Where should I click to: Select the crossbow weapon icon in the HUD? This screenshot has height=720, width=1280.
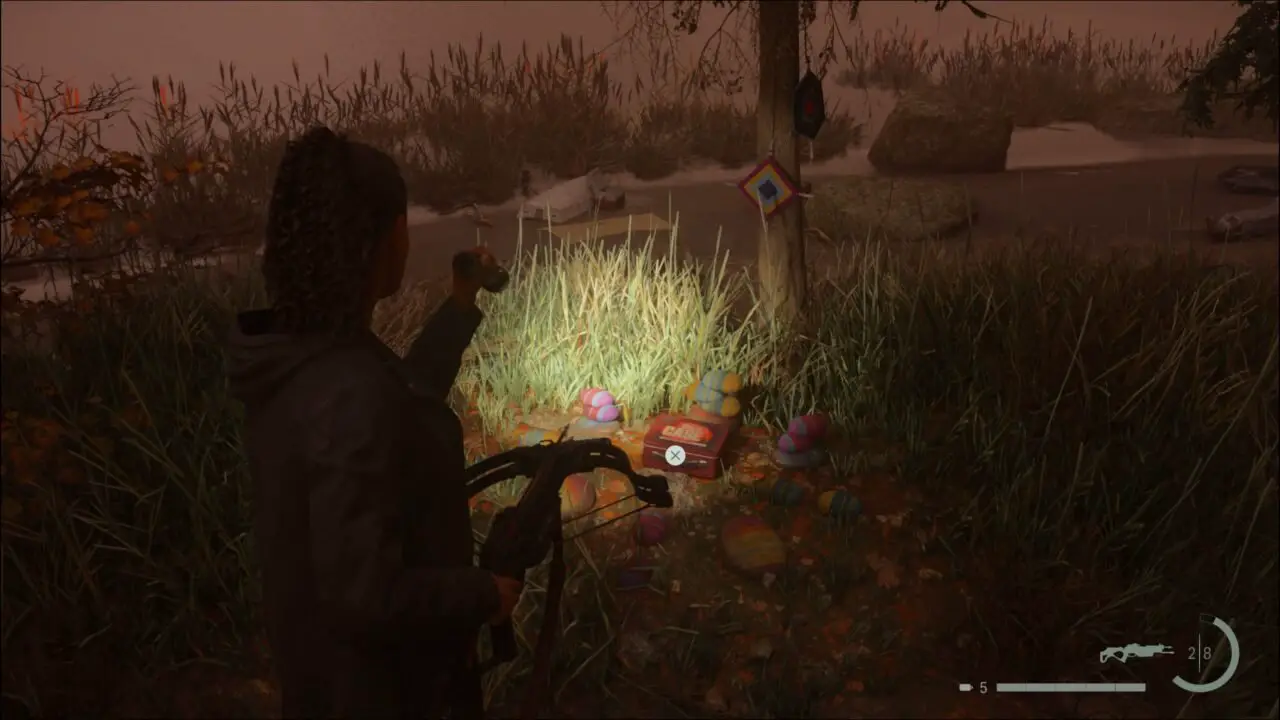coord(1140,654)
